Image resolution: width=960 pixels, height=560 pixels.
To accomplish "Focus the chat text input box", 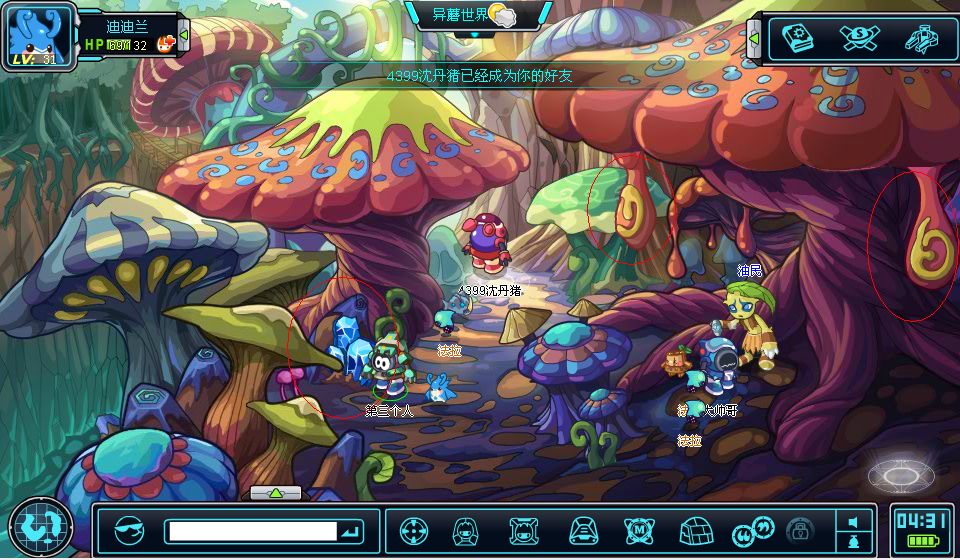I will (251, 530).
